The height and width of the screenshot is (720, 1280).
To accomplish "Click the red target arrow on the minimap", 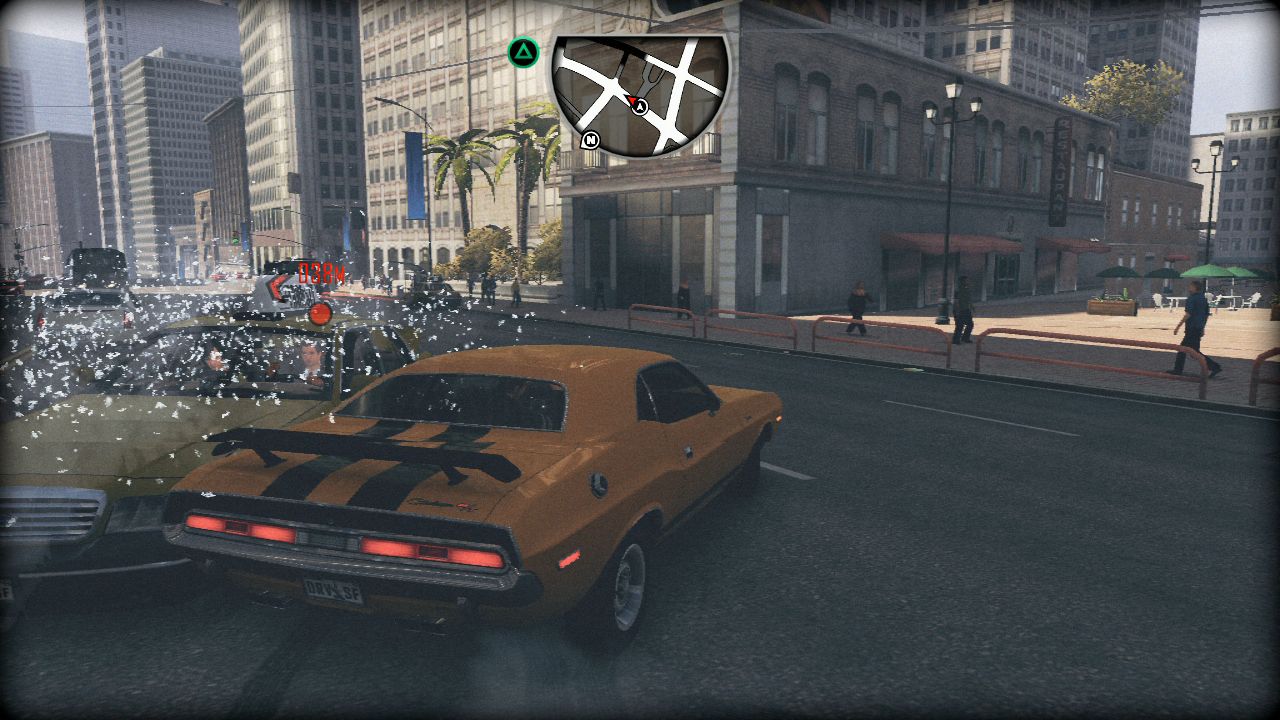I will (x=632, y=100).
